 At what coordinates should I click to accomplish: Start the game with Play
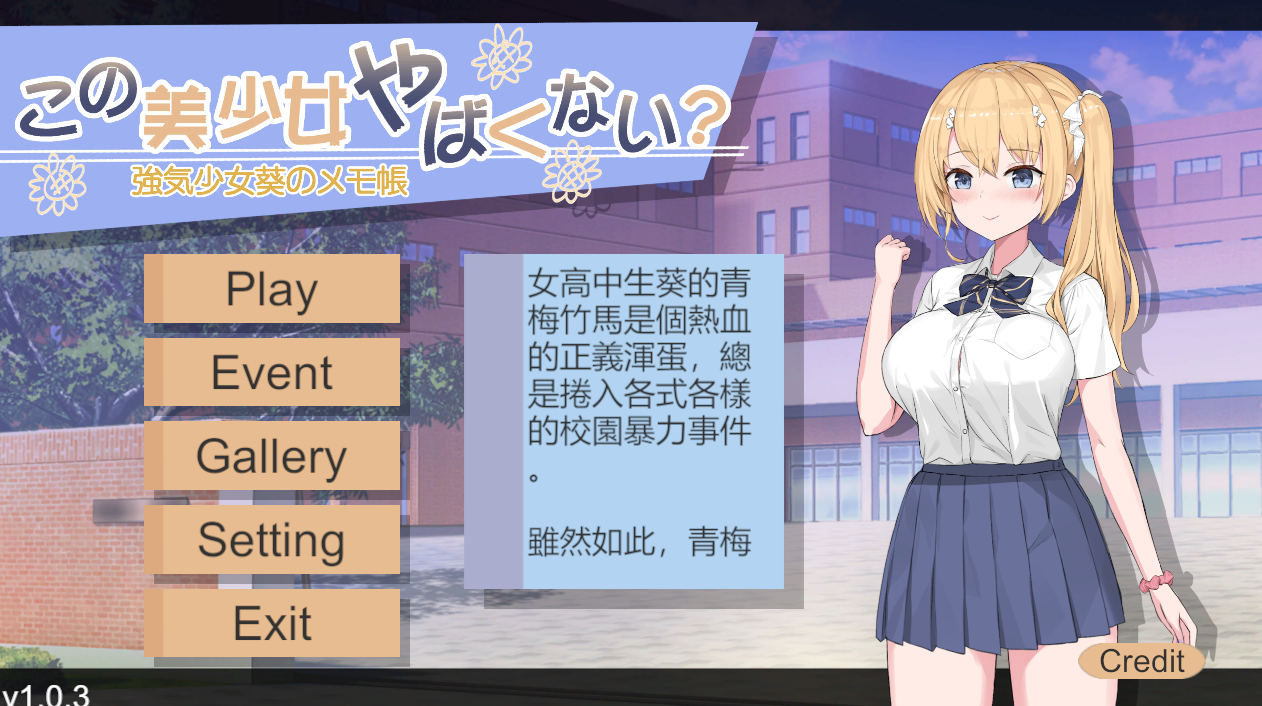click(272, 289)
